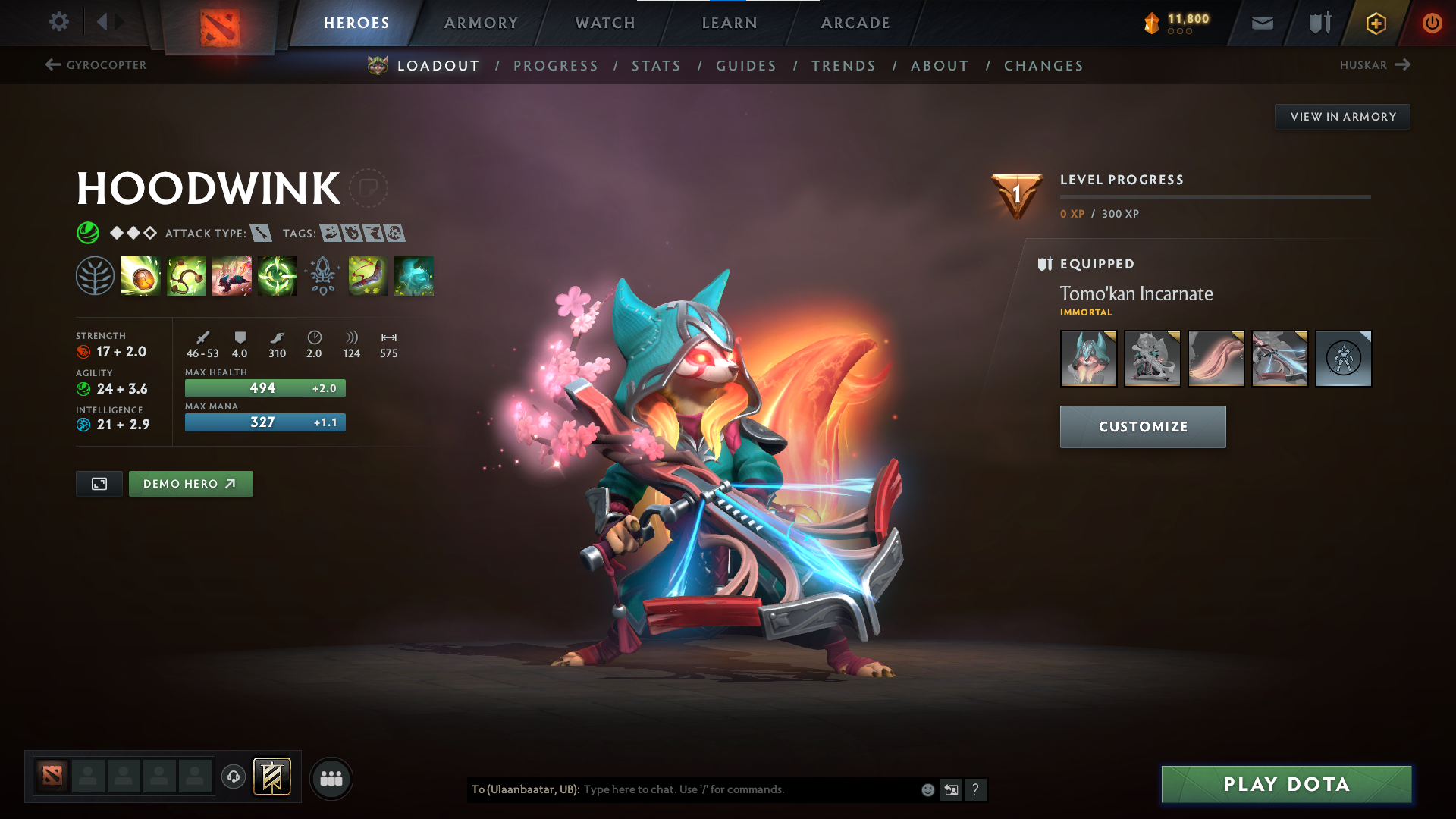Click the CUSTOMIZE button
Viewport: 1456px width, 819px height.
pyautogui.click(x=1142, y=426)
